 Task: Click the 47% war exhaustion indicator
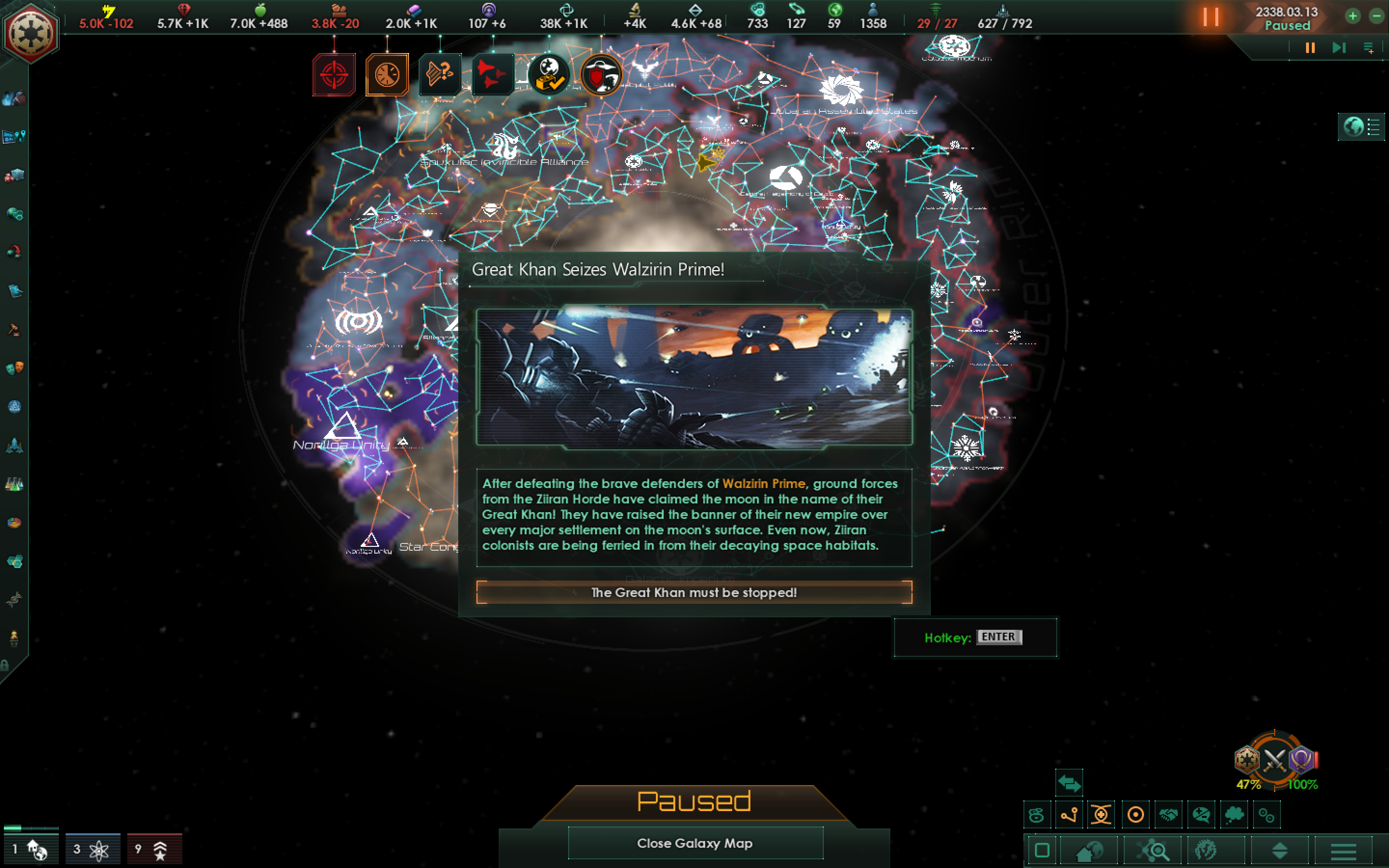coord(1249,784)
